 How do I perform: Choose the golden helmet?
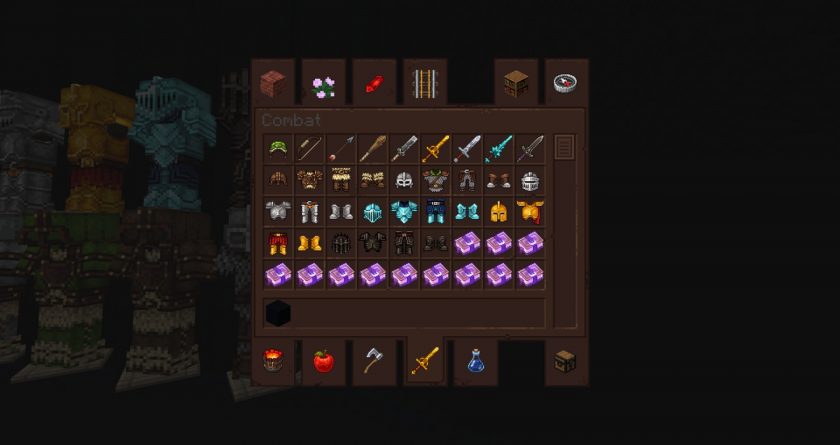pos(498,212)
